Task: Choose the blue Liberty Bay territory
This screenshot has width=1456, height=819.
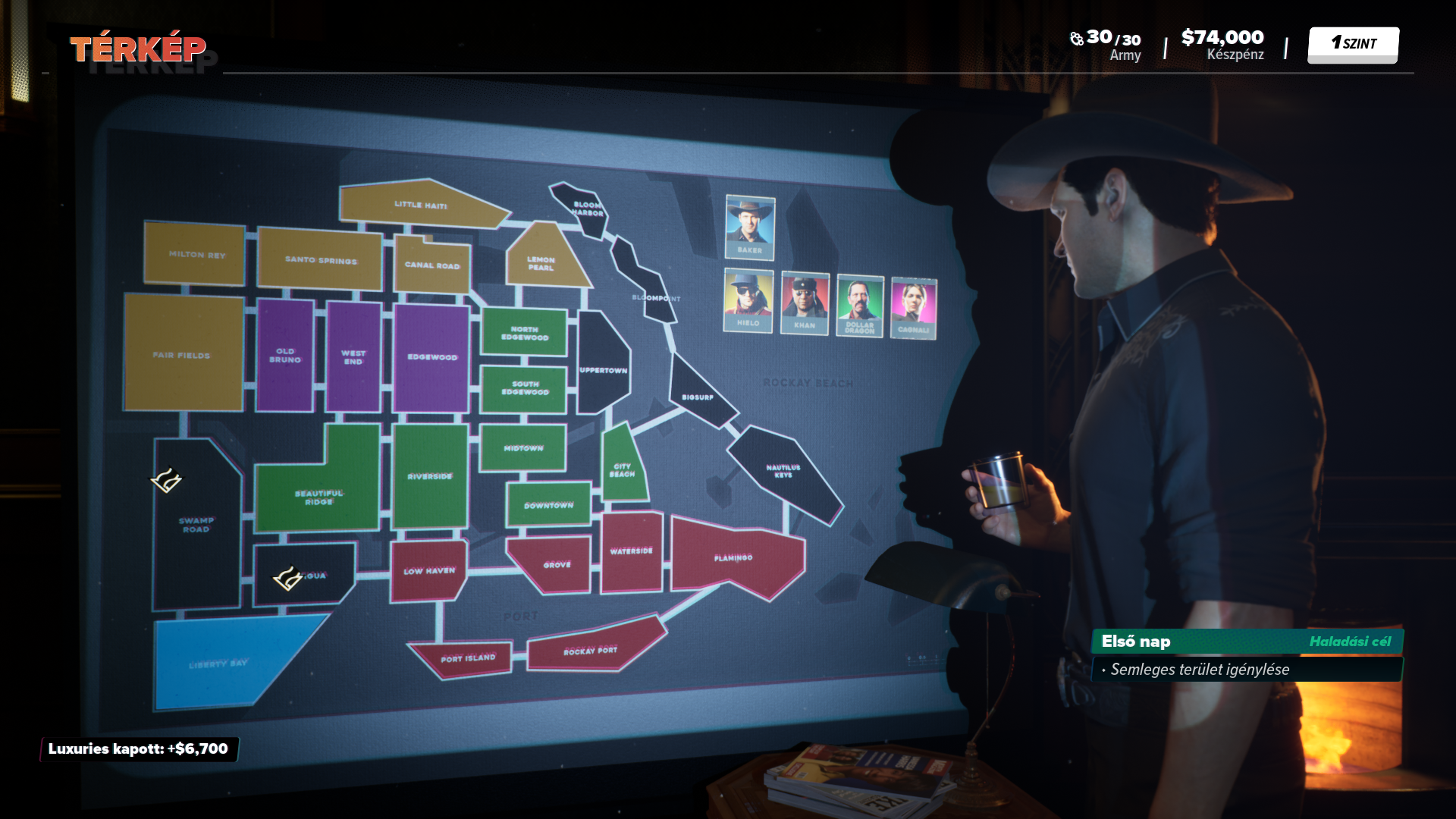Action: tap(218, 664)
